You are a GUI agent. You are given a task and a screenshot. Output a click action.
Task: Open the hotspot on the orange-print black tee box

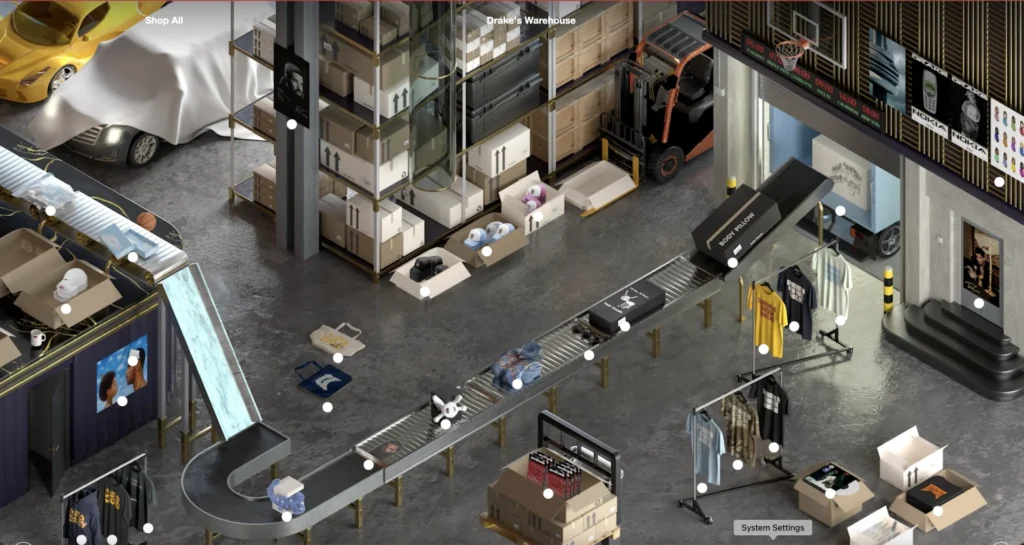[x=938, y=511]
